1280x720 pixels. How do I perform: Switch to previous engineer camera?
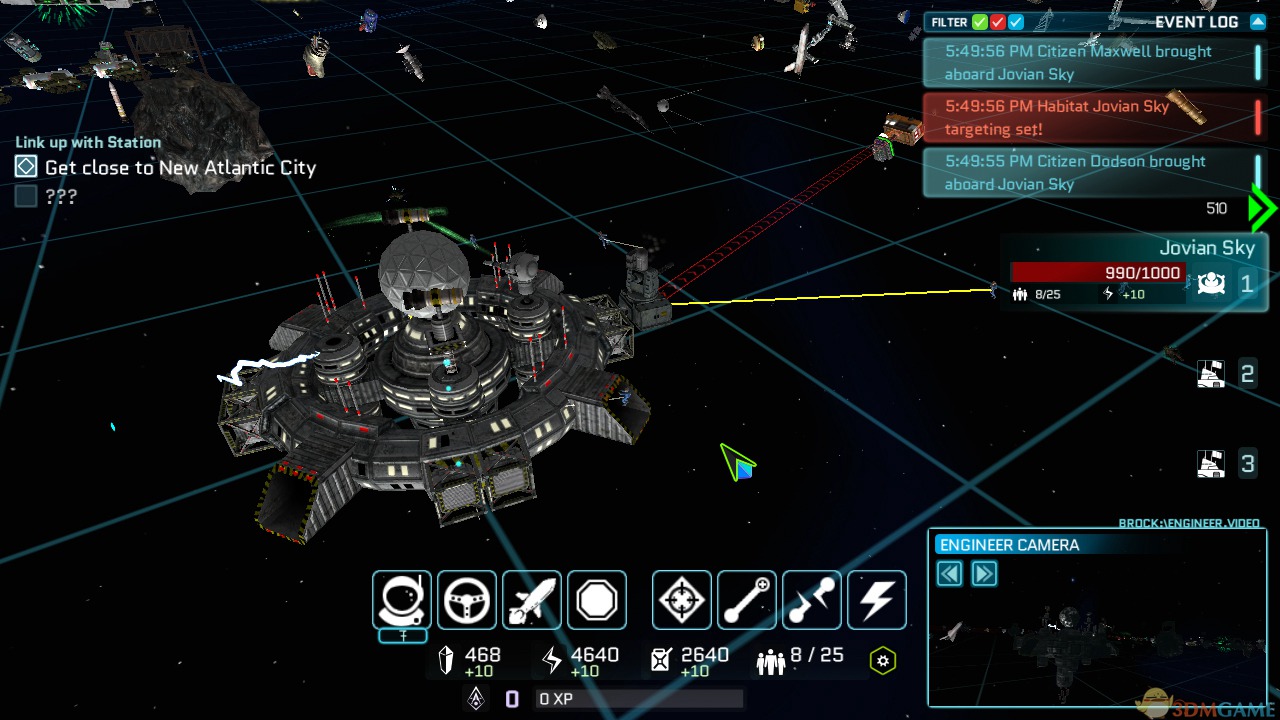point(950,573)
